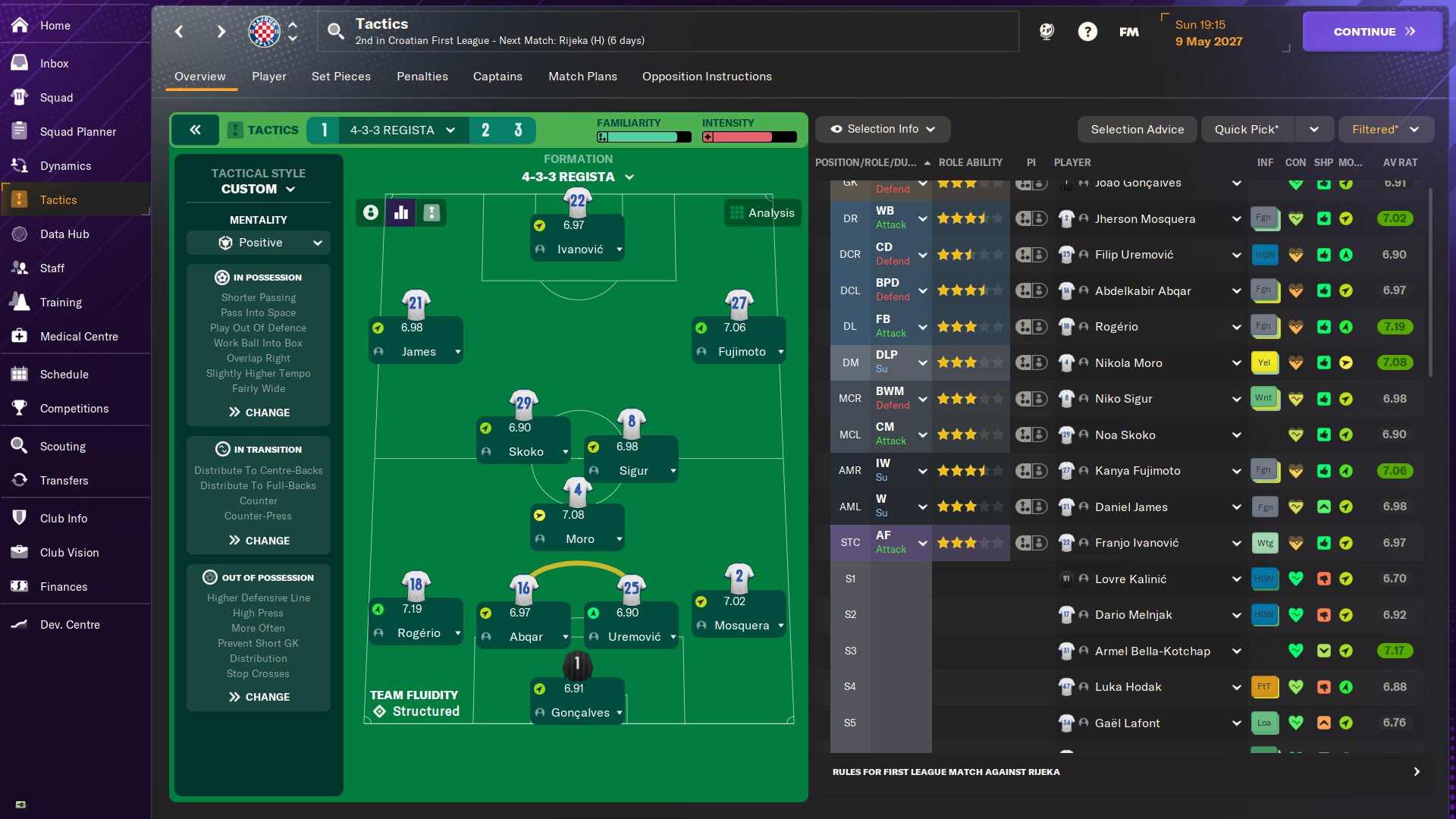Switch to the Set Pieces tab
The height and width of the screenshot is (819, 1456).
(341, 77)
